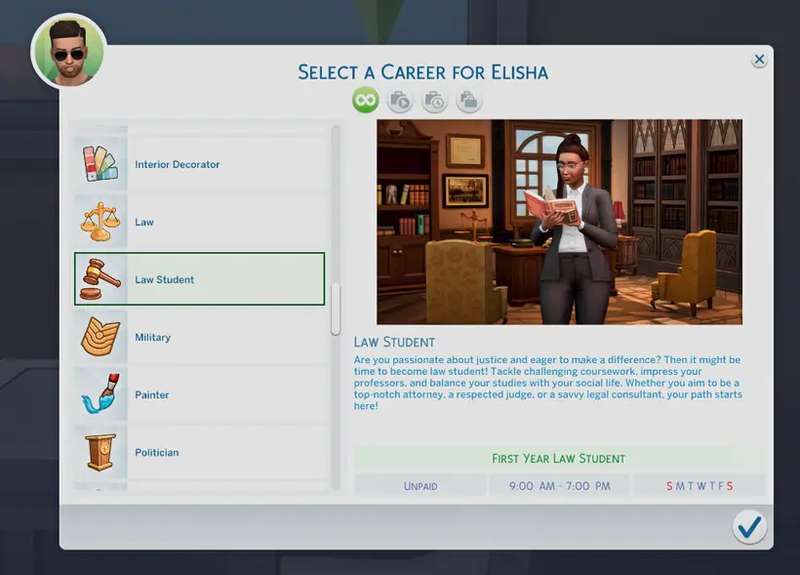The height and width of the screenshot is (575, 800).
Task: Confirm the career with the checkmark button
Action: (x=749, y=526)
